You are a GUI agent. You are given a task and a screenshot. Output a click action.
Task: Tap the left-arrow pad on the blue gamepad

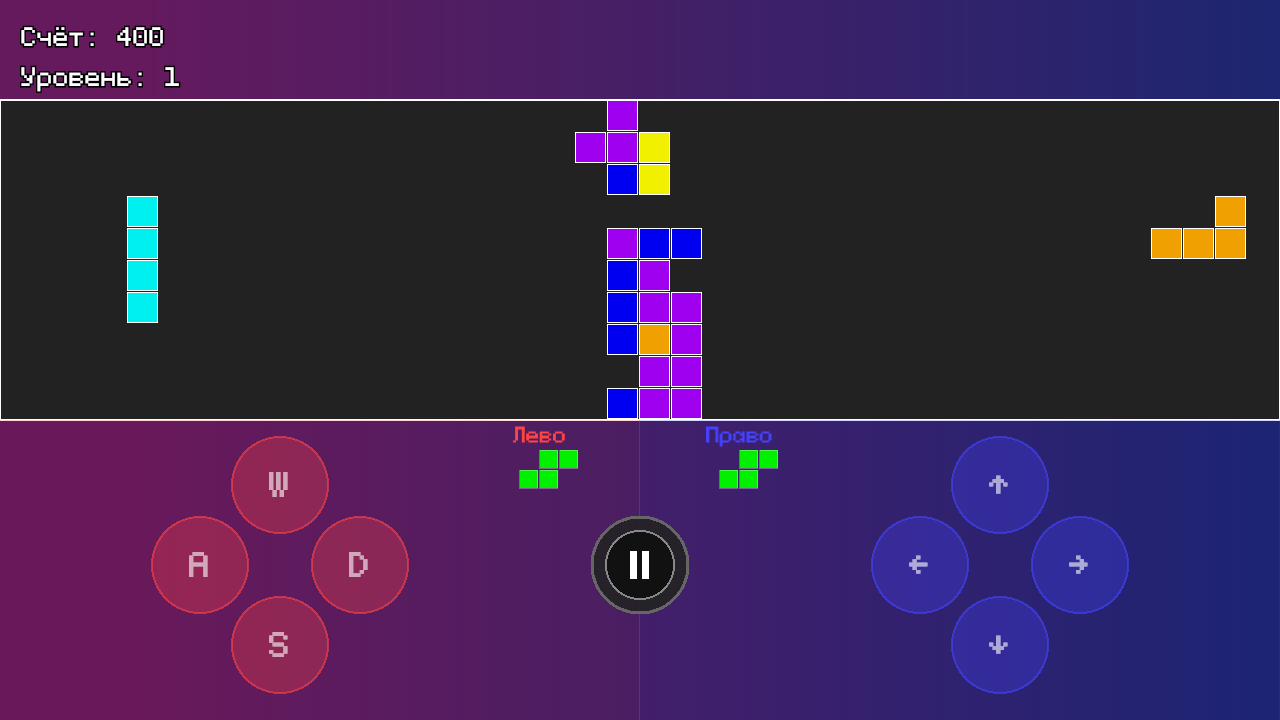pyautogui.click(x=920, y=565)
